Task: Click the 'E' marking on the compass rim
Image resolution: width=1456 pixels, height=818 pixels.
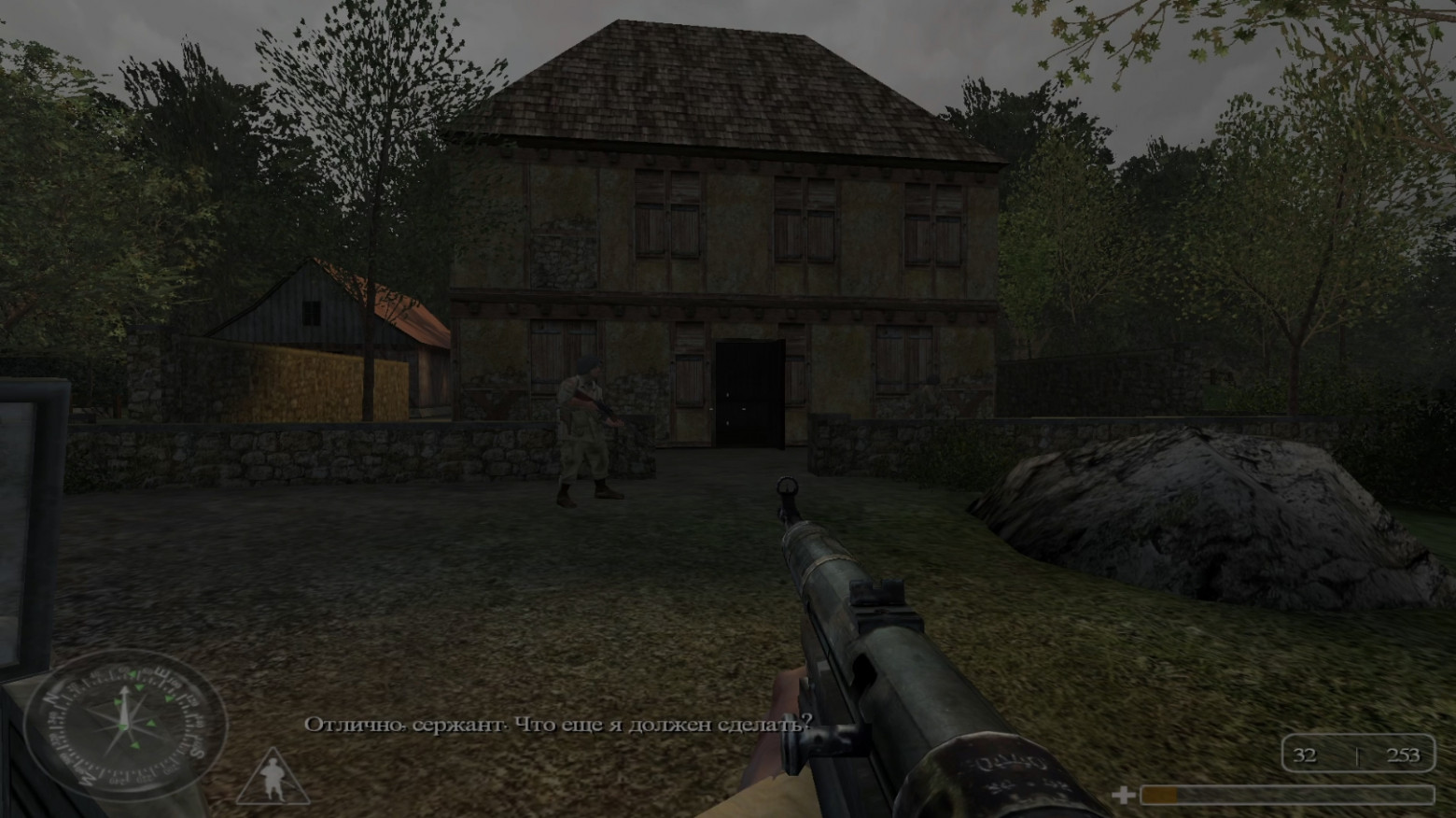Action: click(x=161, y=673)
